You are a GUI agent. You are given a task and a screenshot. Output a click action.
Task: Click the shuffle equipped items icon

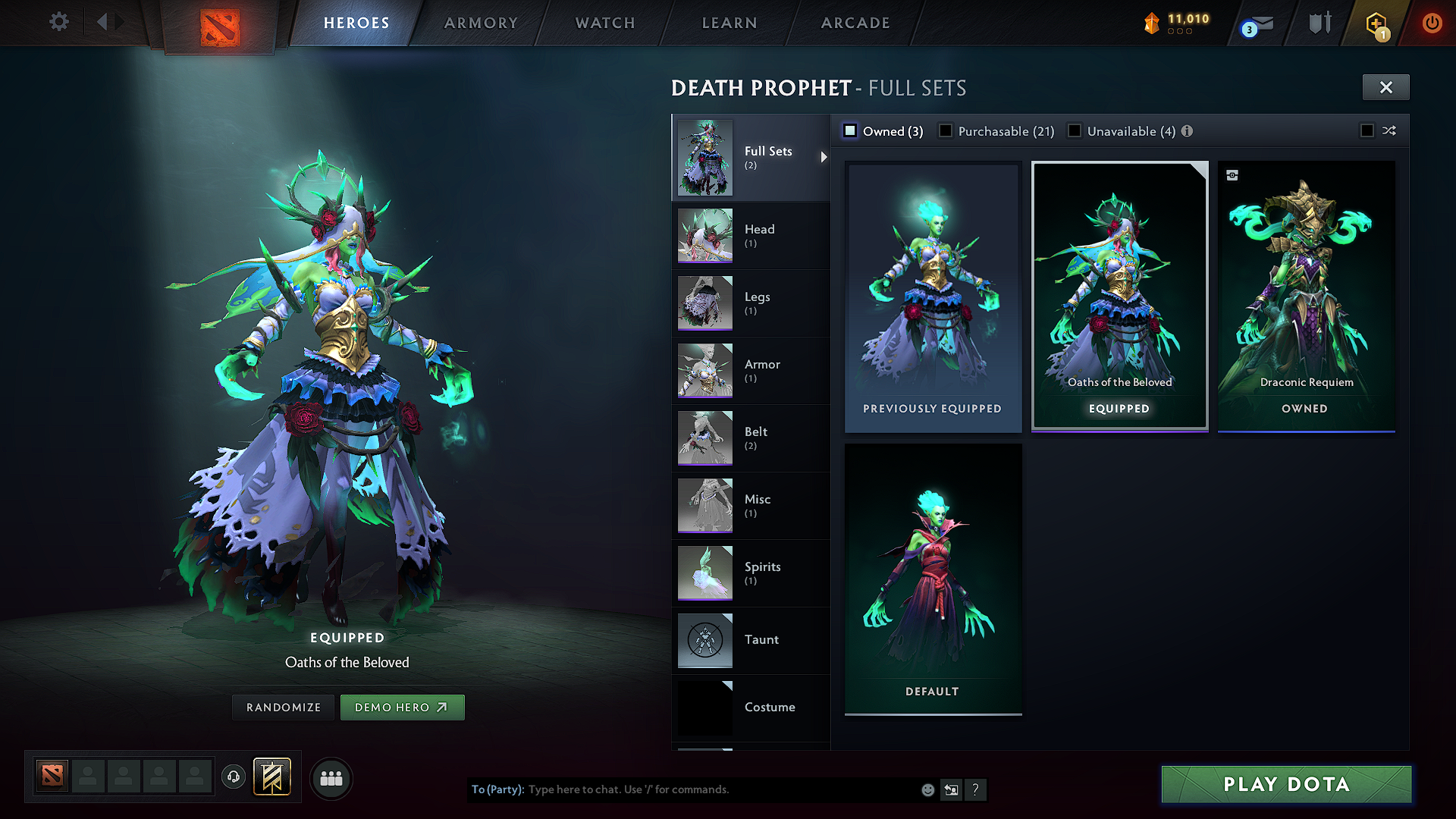pyautogui.click(x=1390, y=130)
